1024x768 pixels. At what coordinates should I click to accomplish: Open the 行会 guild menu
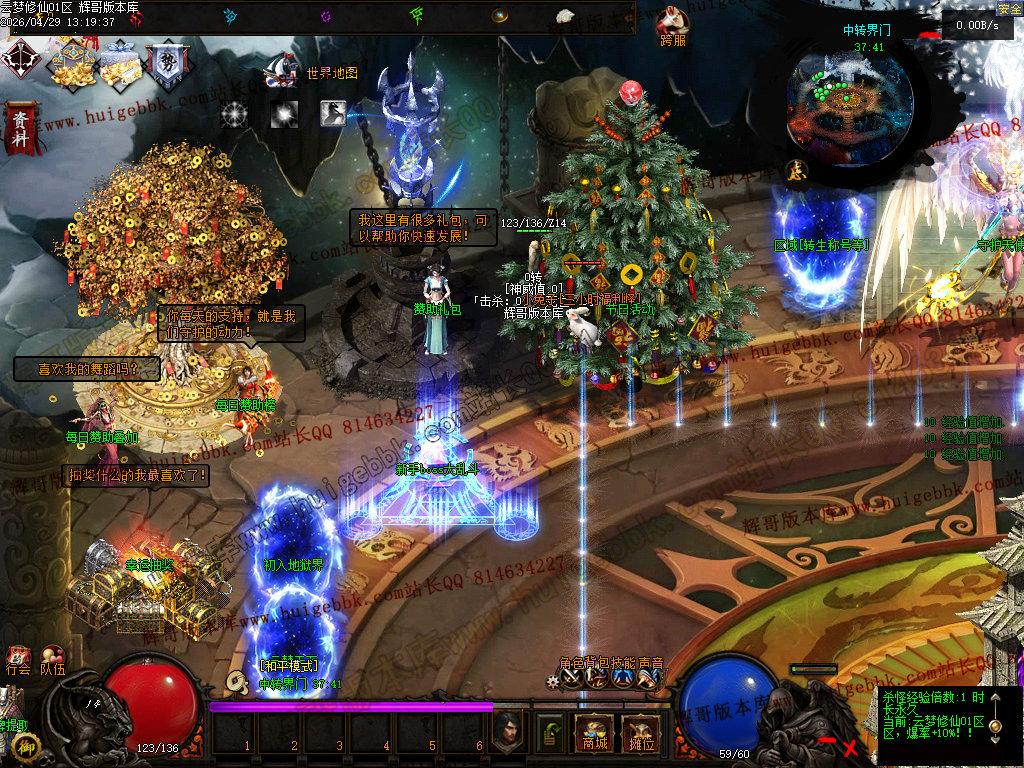18,661
